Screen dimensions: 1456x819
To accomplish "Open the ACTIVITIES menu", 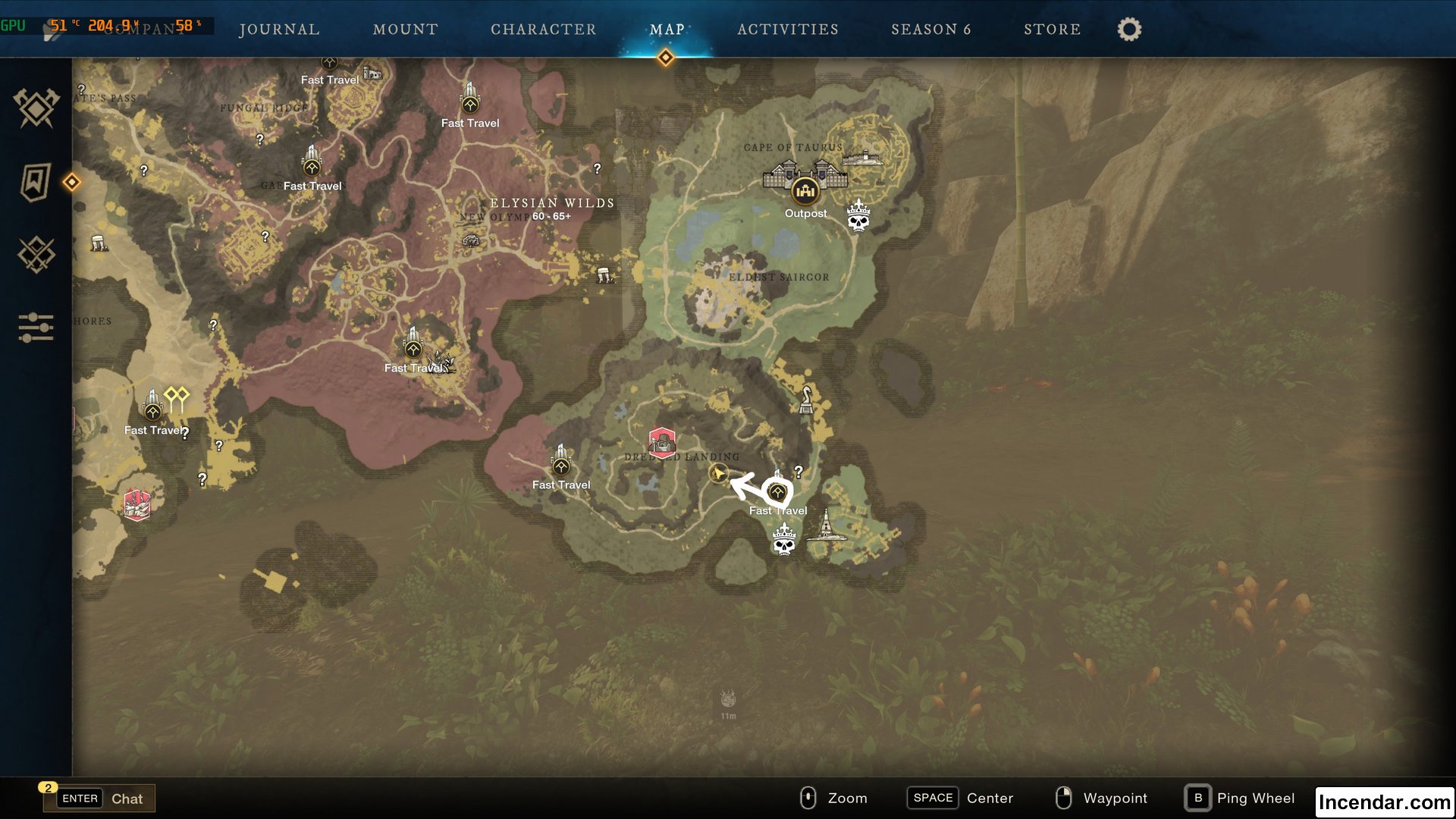I will tap(788, 30).
